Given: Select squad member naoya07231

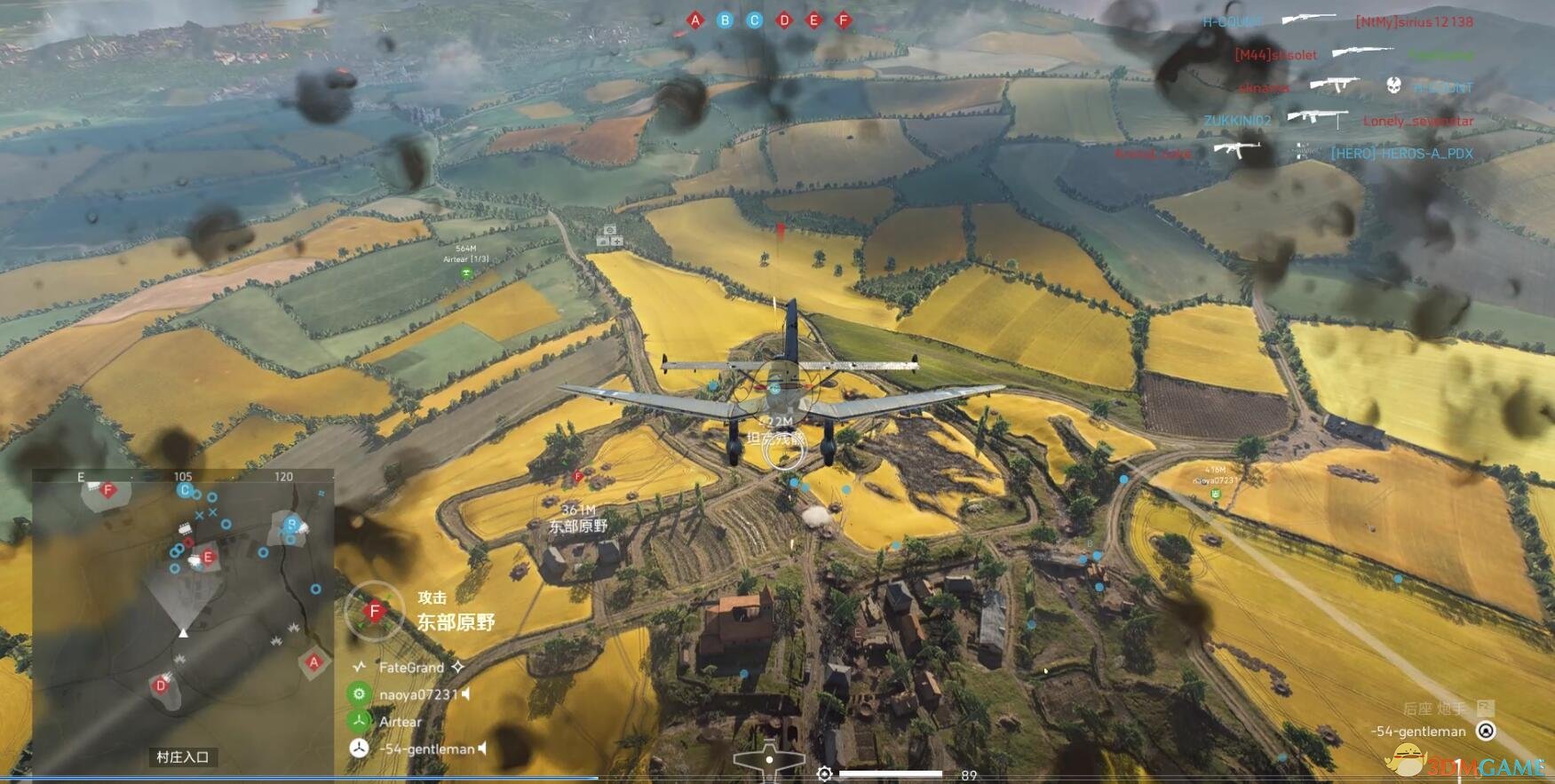Looking at the screenshot, I should point(418,694).
